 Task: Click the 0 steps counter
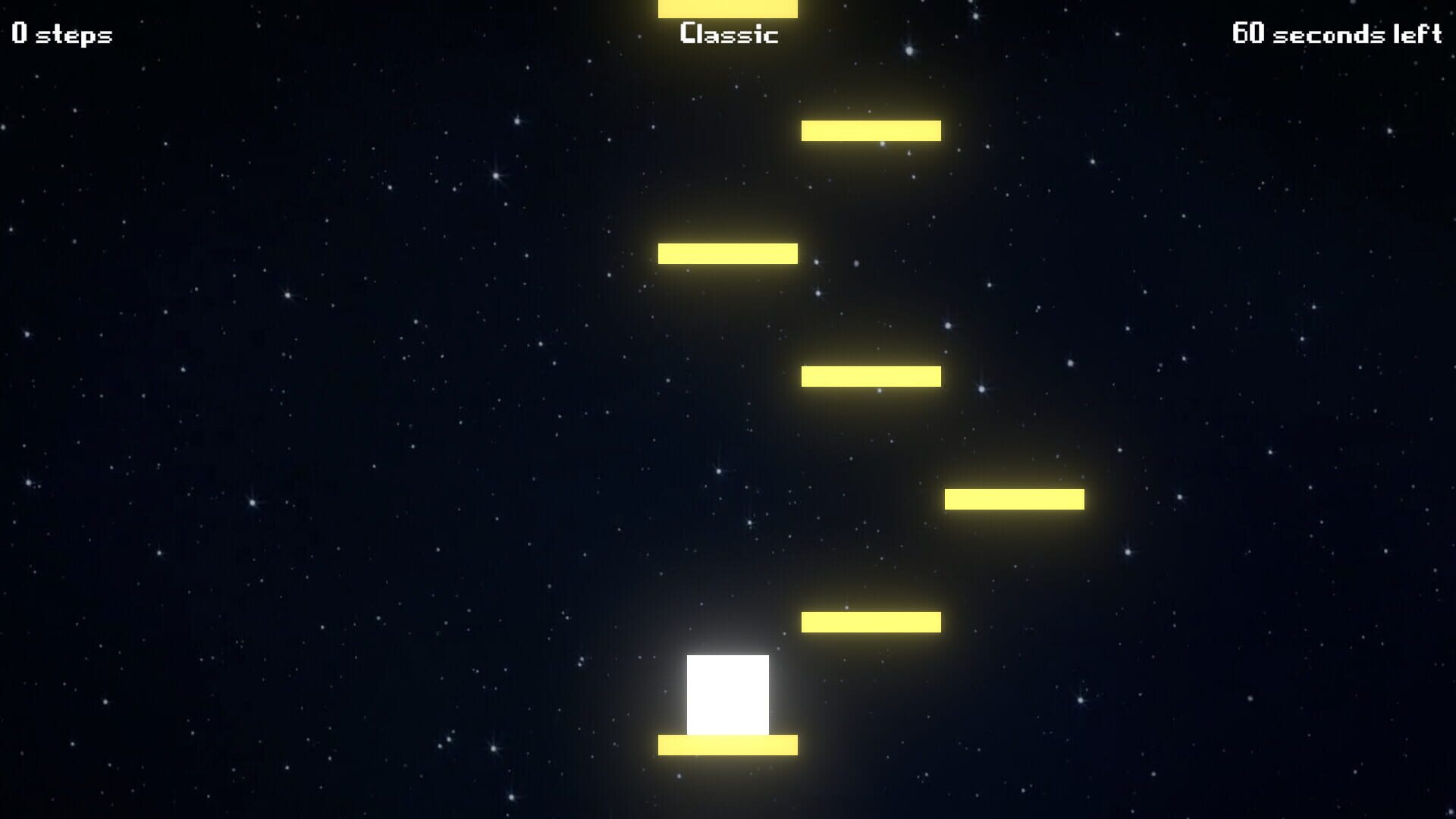click(61, 33)
